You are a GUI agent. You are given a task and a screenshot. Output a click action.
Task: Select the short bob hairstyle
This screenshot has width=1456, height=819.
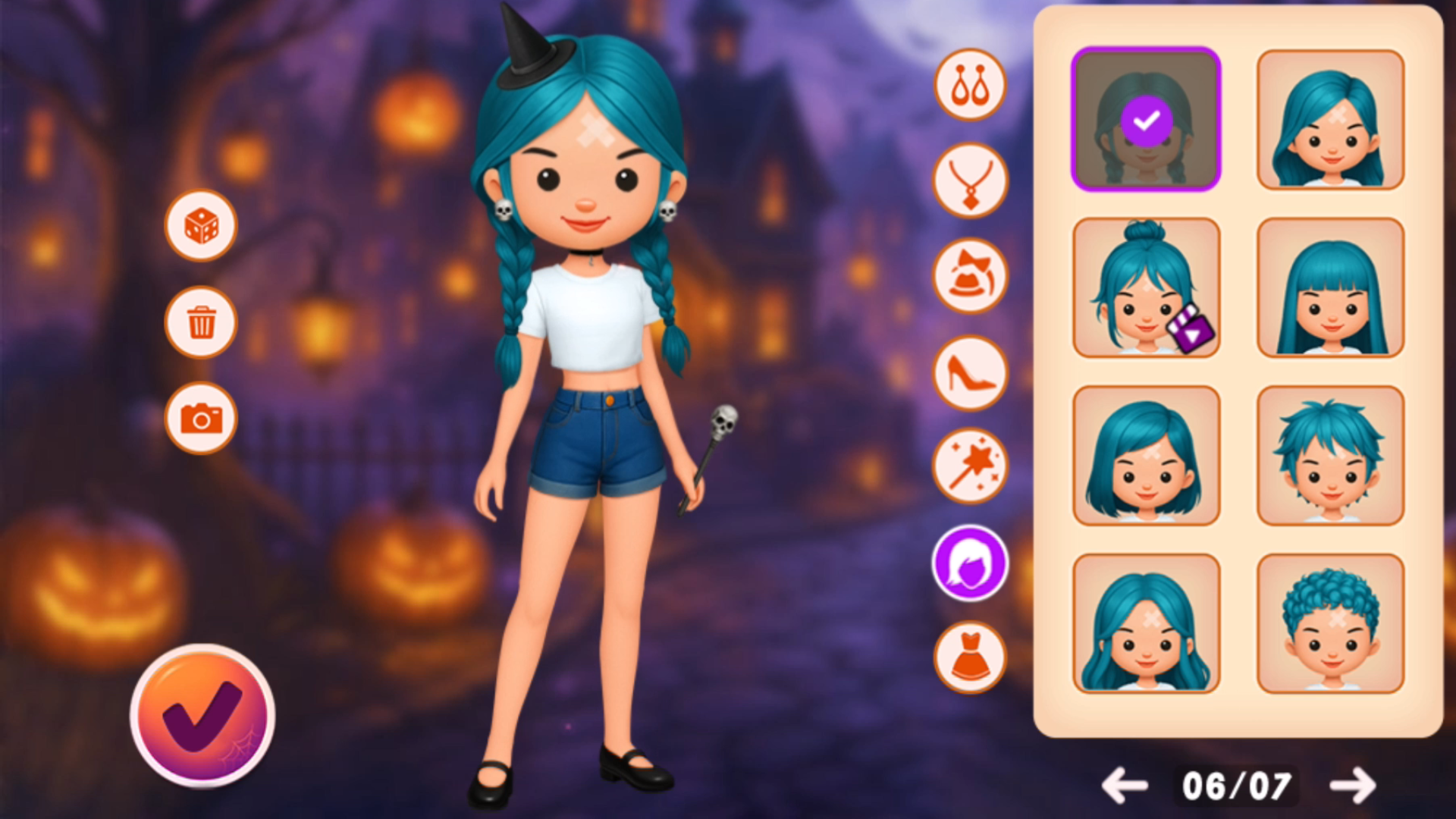coord(1146,455)
